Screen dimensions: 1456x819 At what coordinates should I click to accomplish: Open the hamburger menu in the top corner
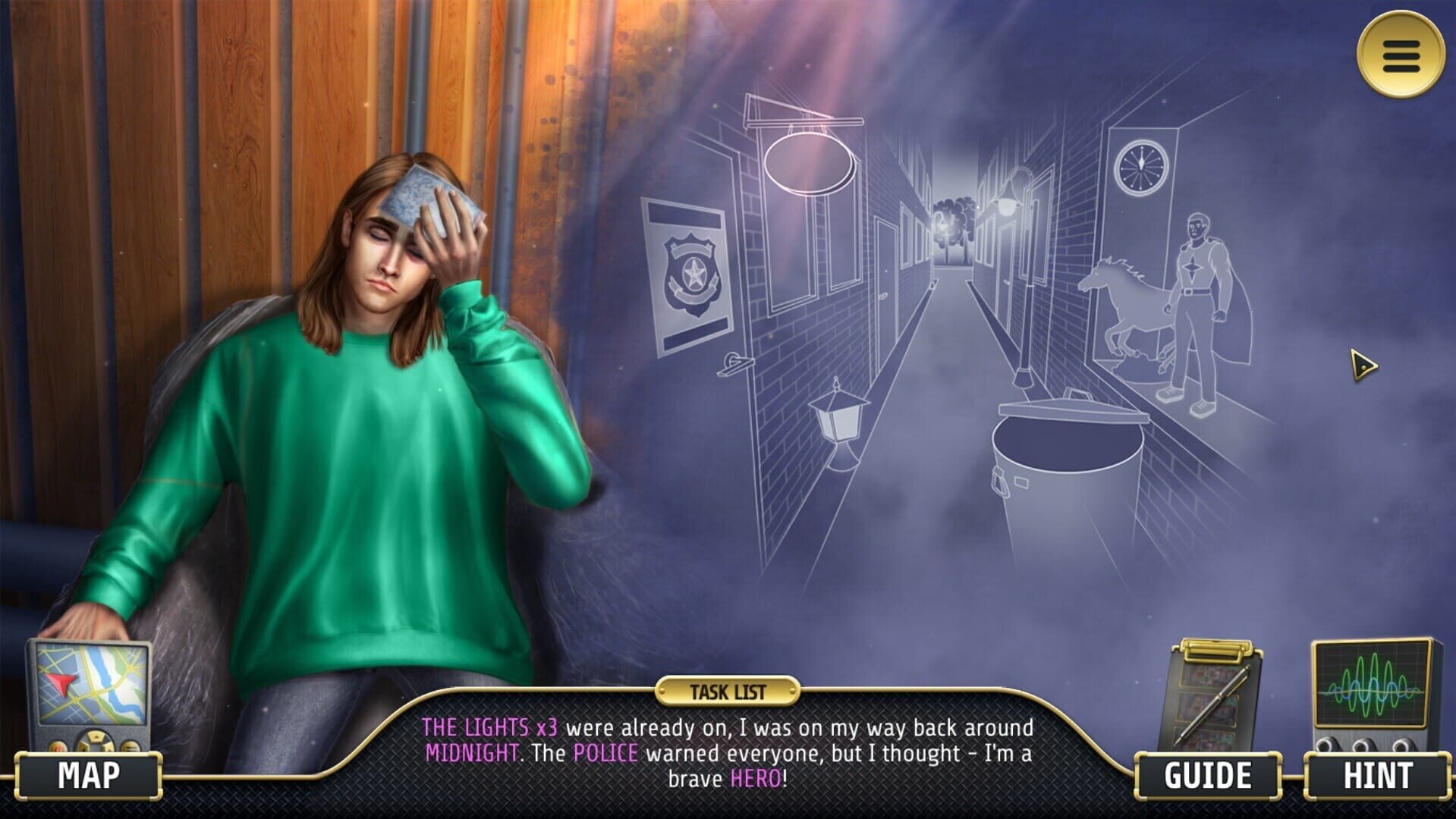click(x=1401, y=56)
